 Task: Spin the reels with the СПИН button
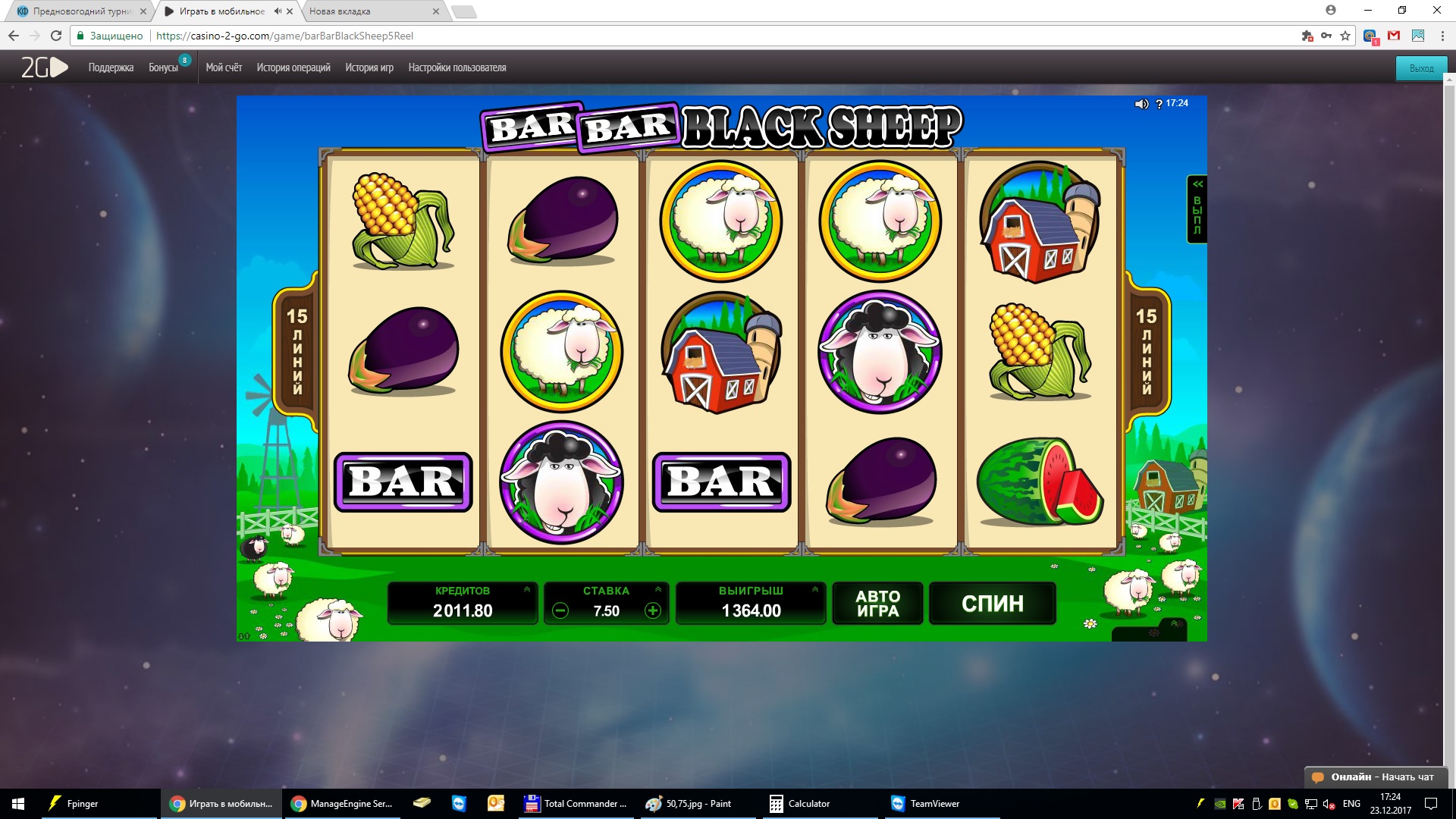(992, 604)
